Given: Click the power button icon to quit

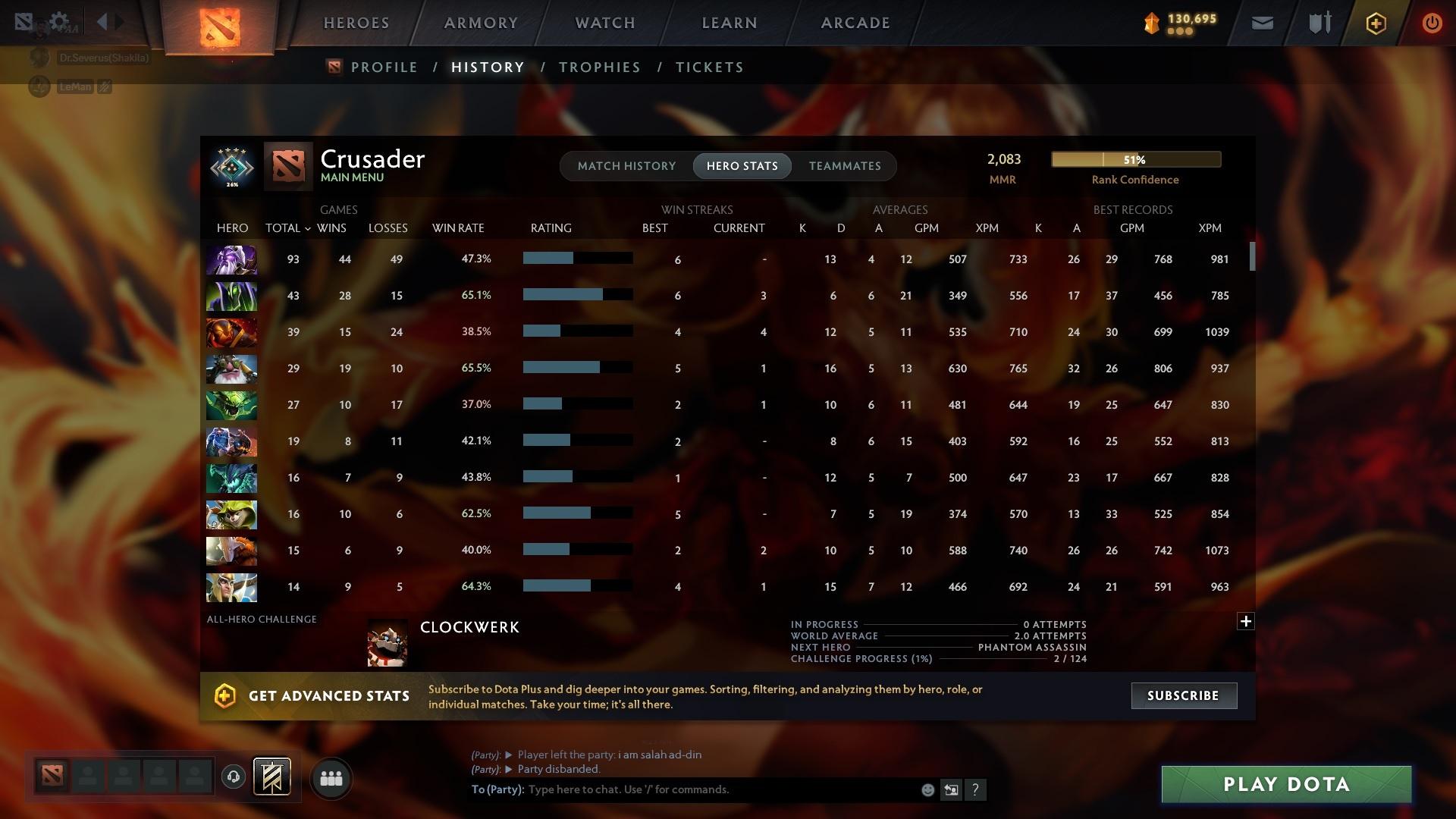Looking at the screenshot, I should point(1432,23).
